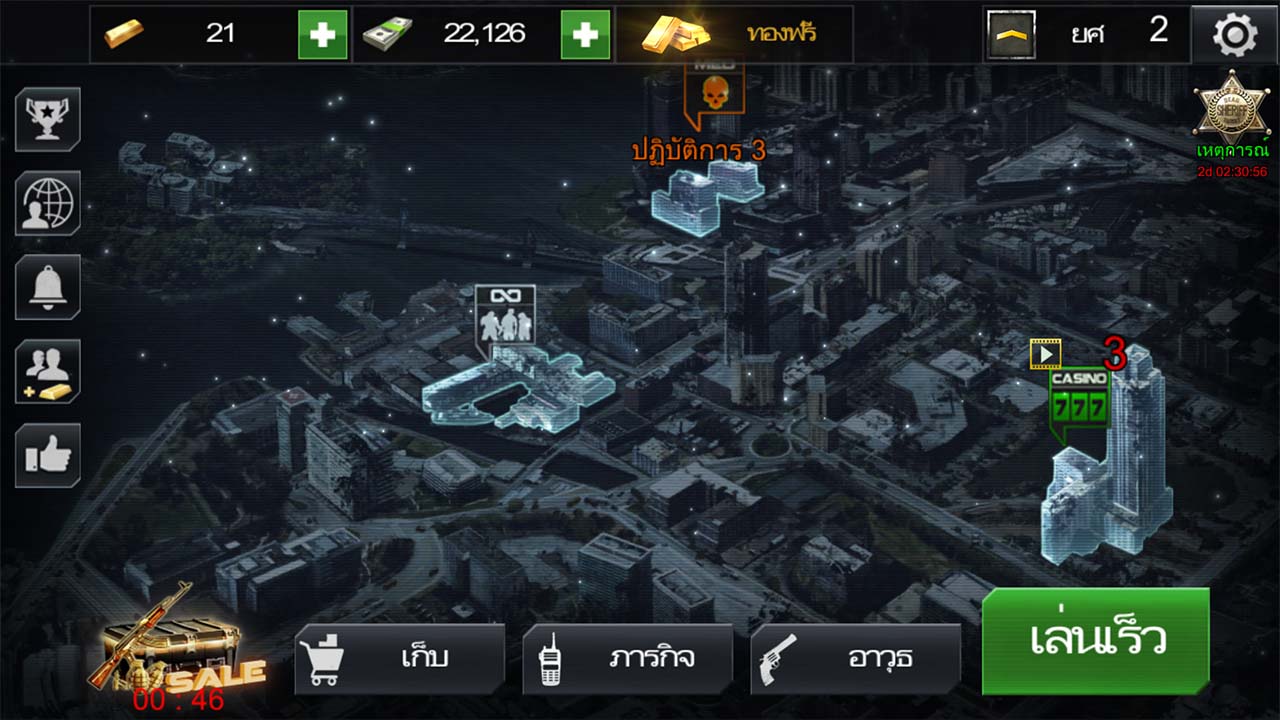Open the missions walkie-talkie button
The height and width of the screenshot is (720, 1280).
pyautogui.click(x=627, y=658)
